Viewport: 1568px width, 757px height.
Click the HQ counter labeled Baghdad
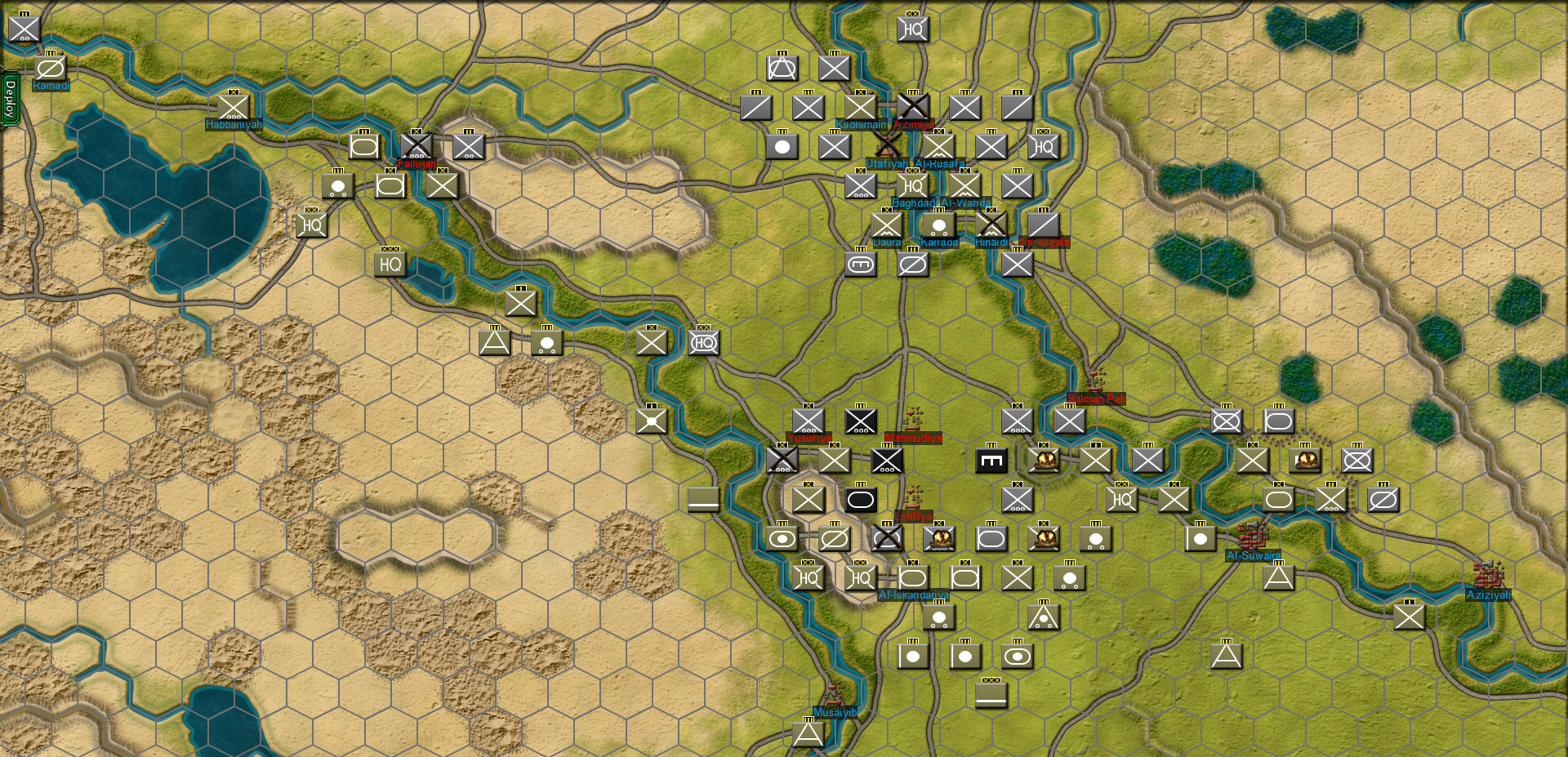point(912,186)
